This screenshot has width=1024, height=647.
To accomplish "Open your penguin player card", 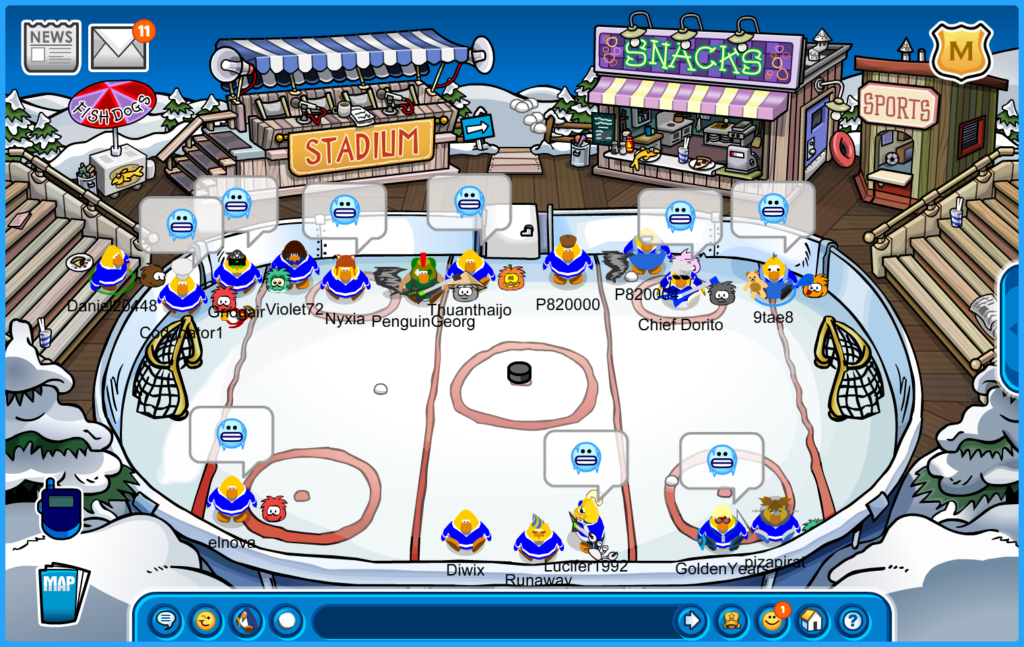I will (x=732, y=621).
